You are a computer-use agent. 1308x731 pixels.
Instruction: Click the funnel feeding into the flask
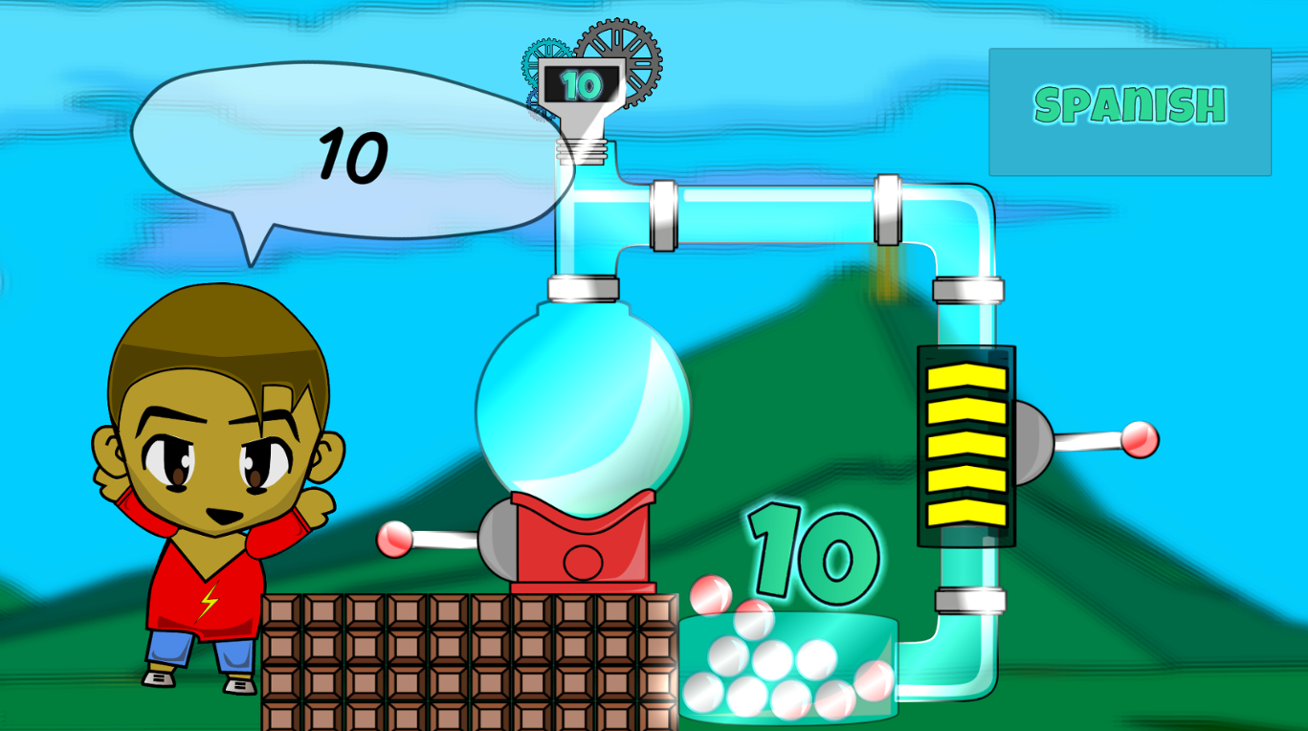pyautogui.click(x=580, y=130)
